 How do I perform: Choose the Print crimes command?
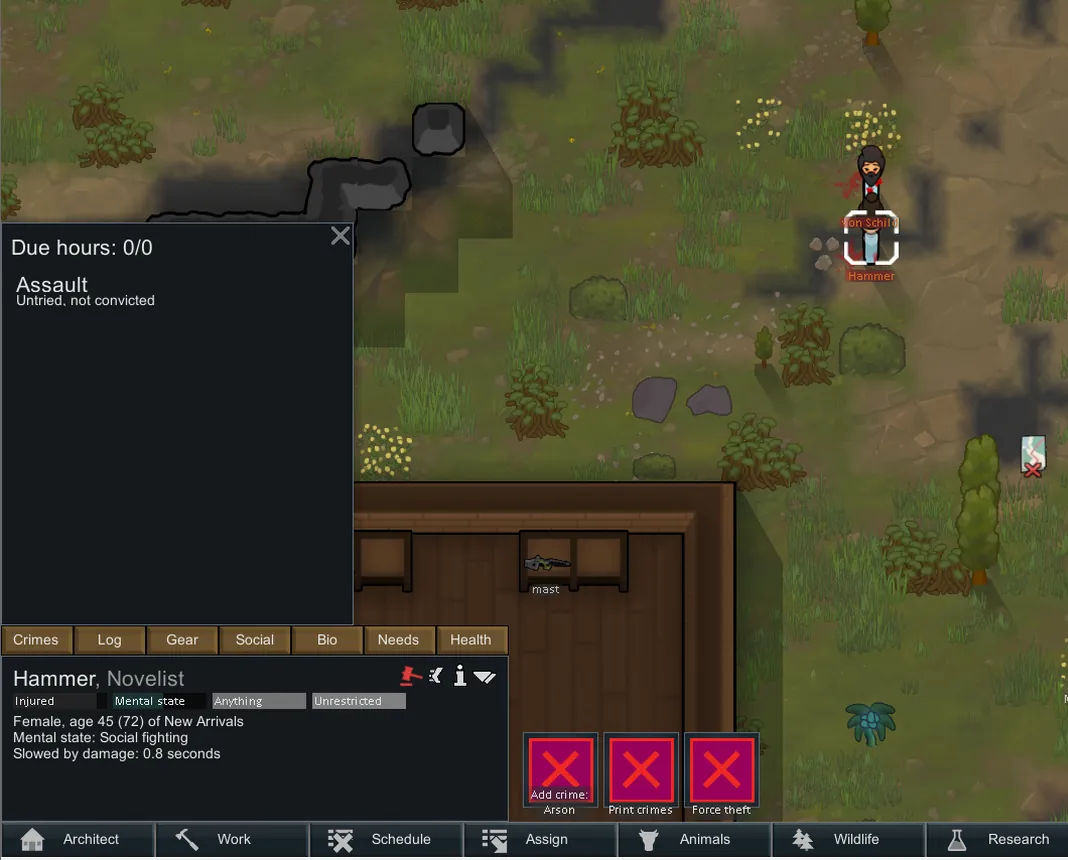click(x=641, y=770)
